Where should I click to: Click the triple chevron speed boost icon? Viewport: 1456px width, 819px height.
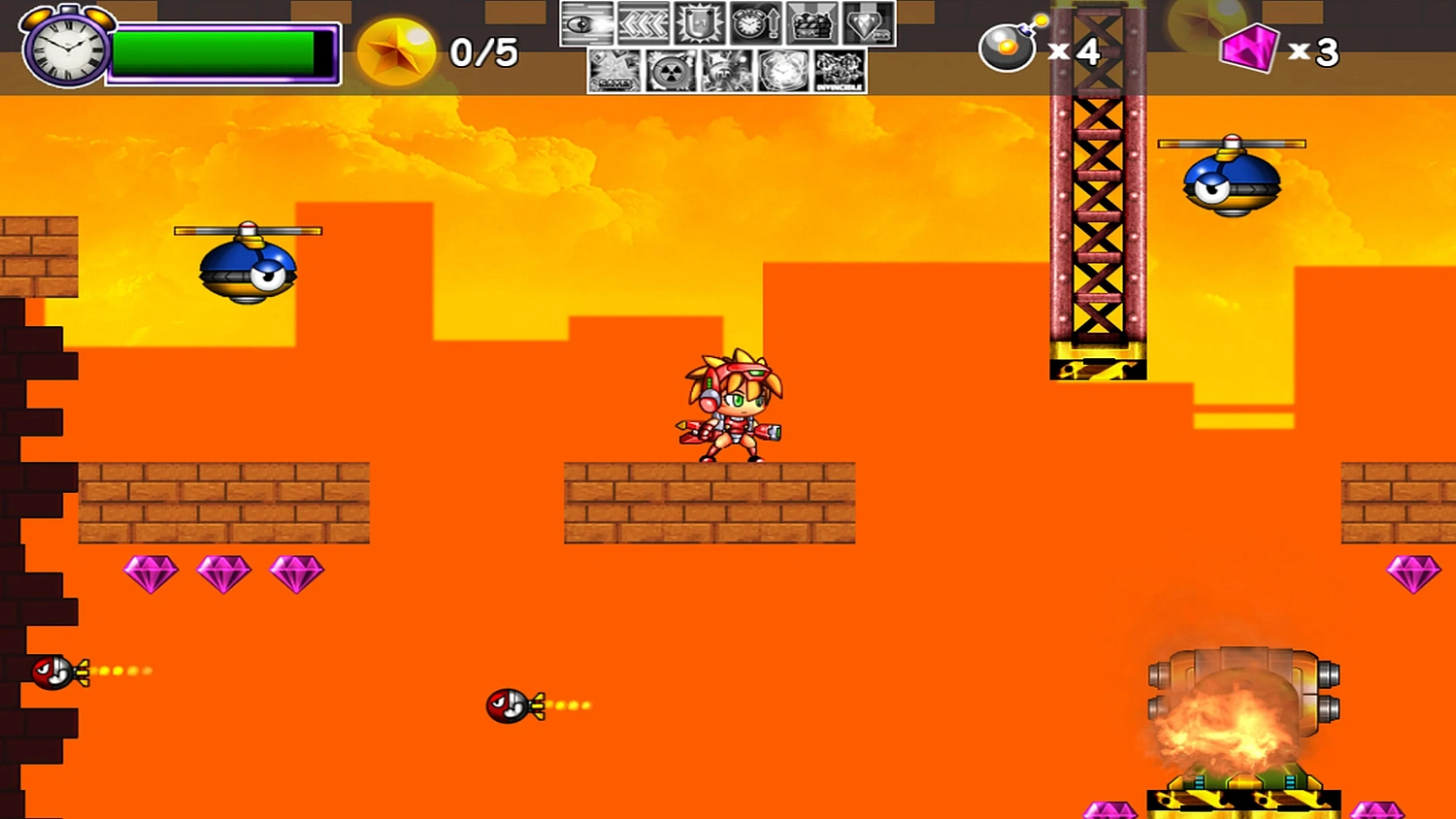[x=644, y=22]
